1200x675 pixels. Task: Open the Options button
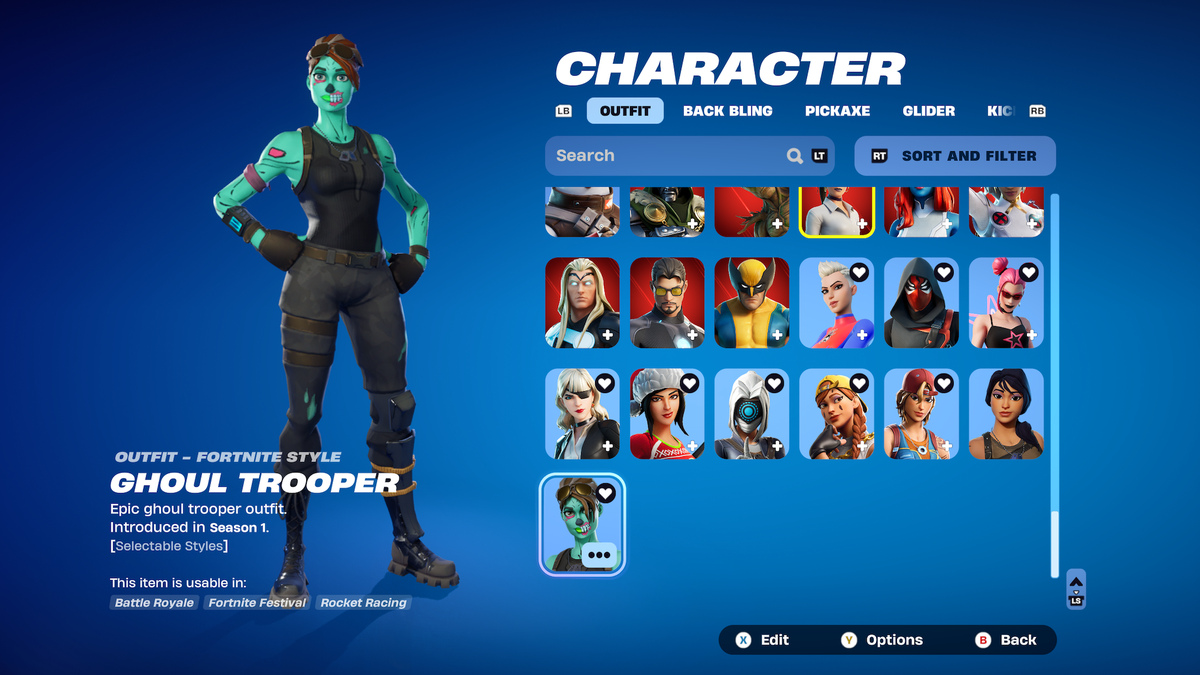click(882, 640)
